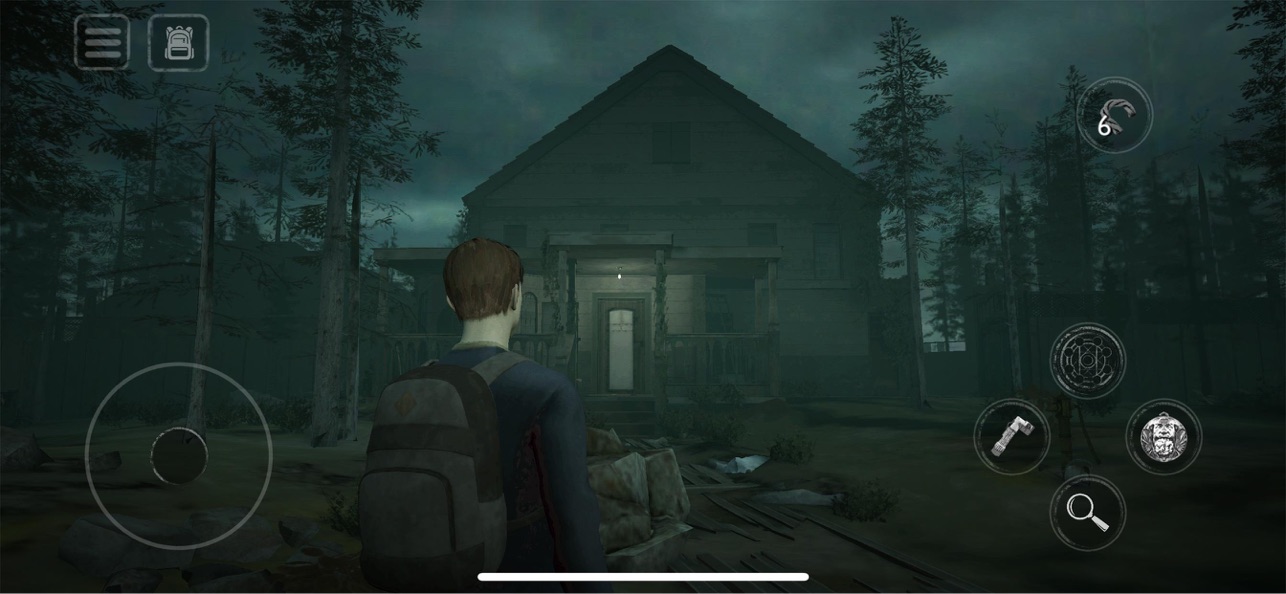Tap the virtual joystick thumb knob

coord(179,456)
